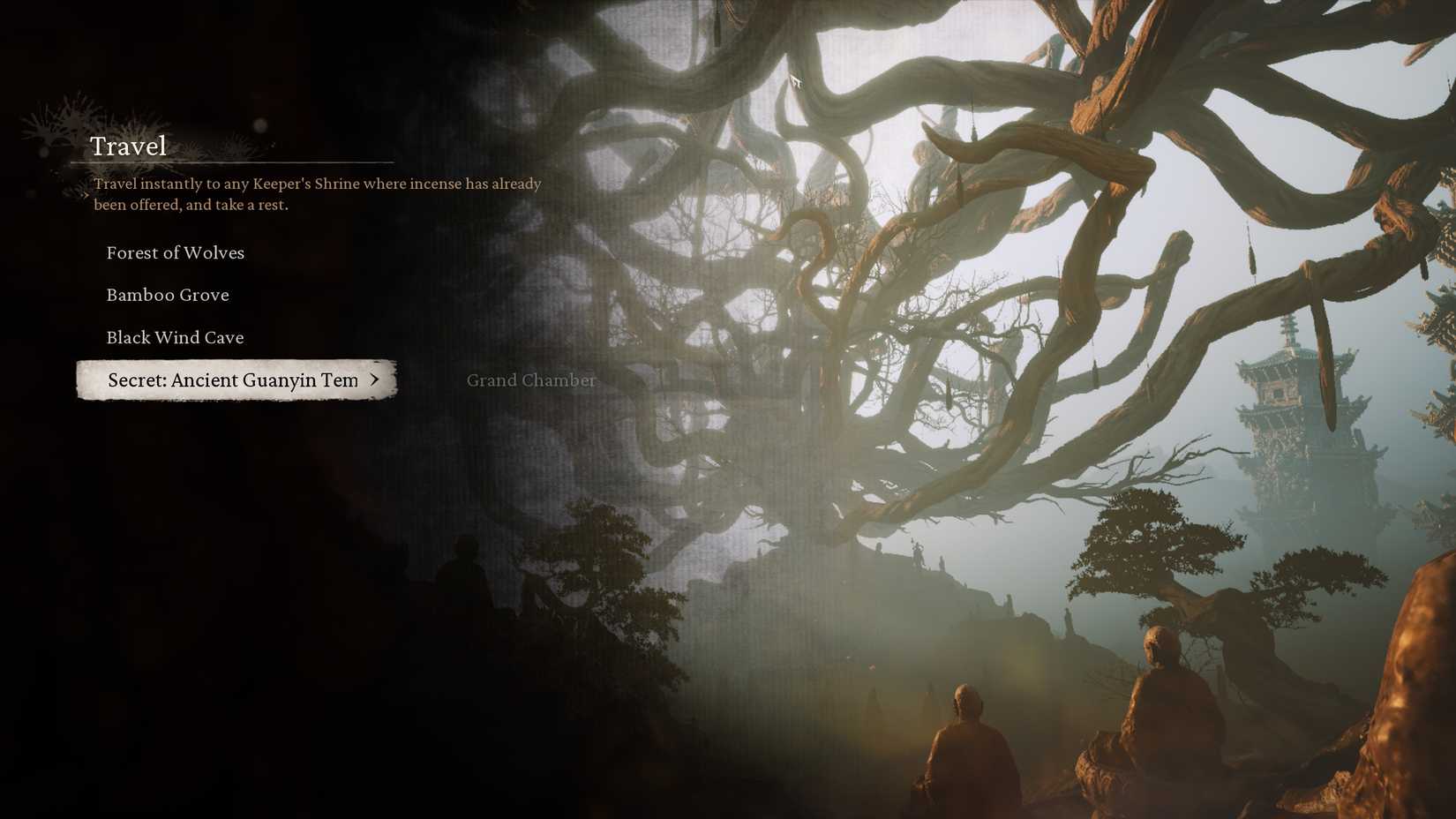1456x819 pixels.
Task: Click the divider ornament under the Travel heading
Action: coord(234,162)
